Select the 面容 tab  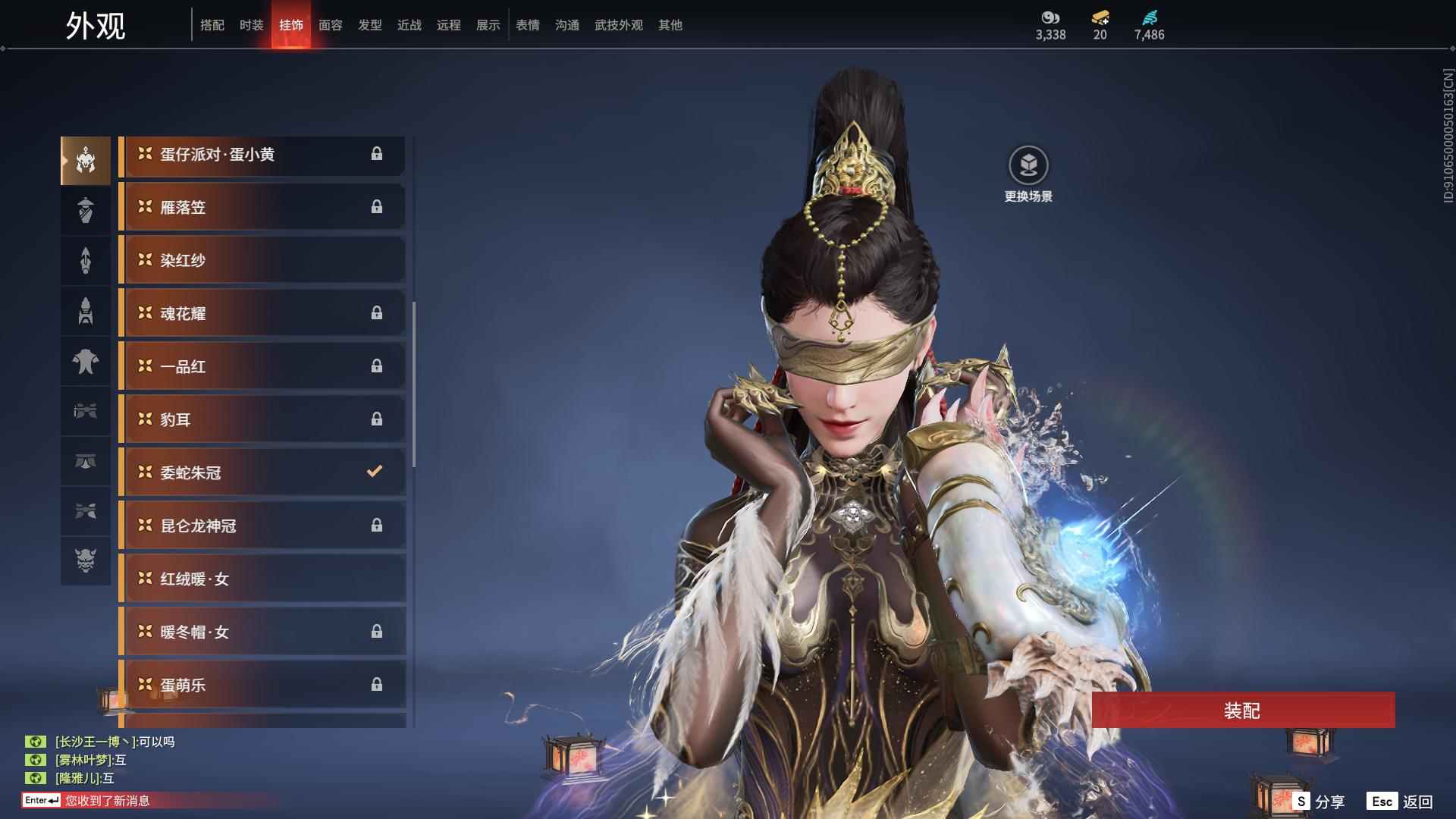point(330,25)
